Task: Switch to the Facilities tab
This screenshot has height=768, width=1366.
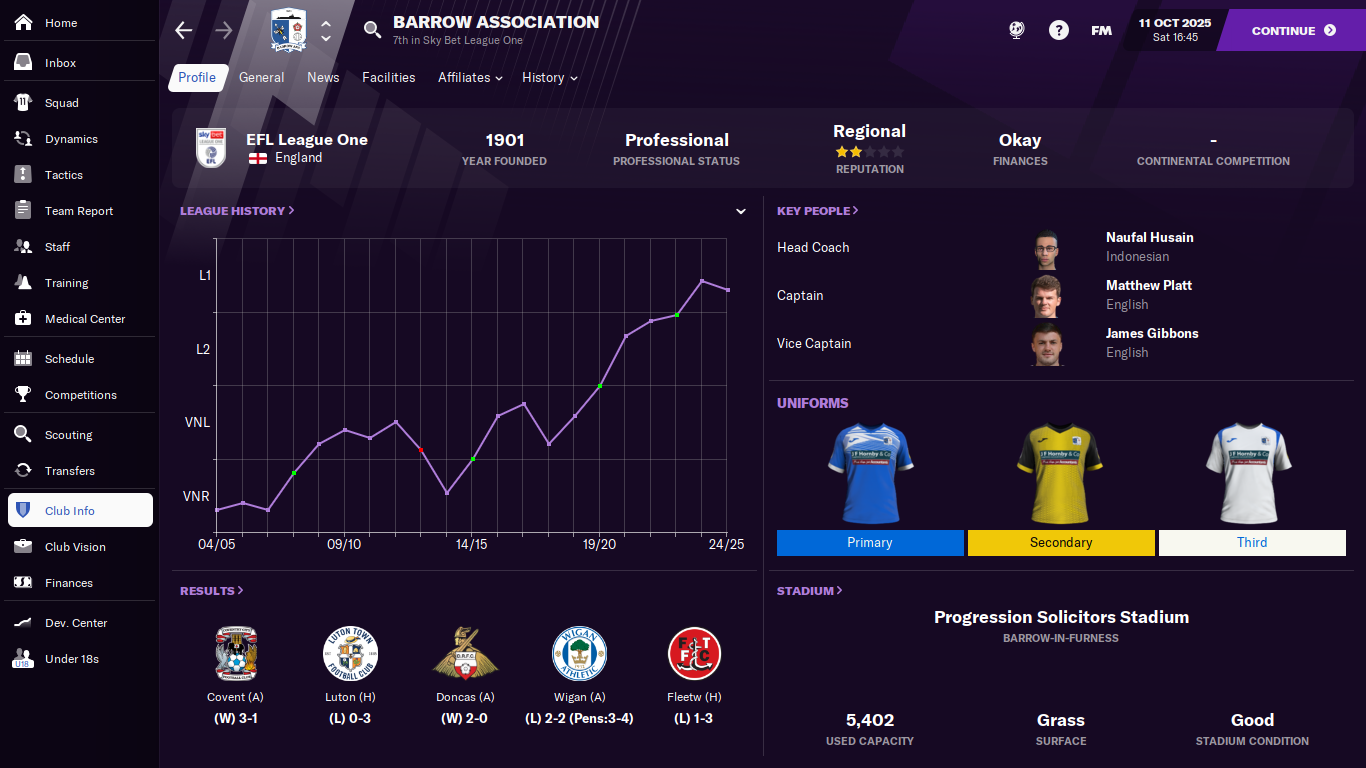Action: 388,78
